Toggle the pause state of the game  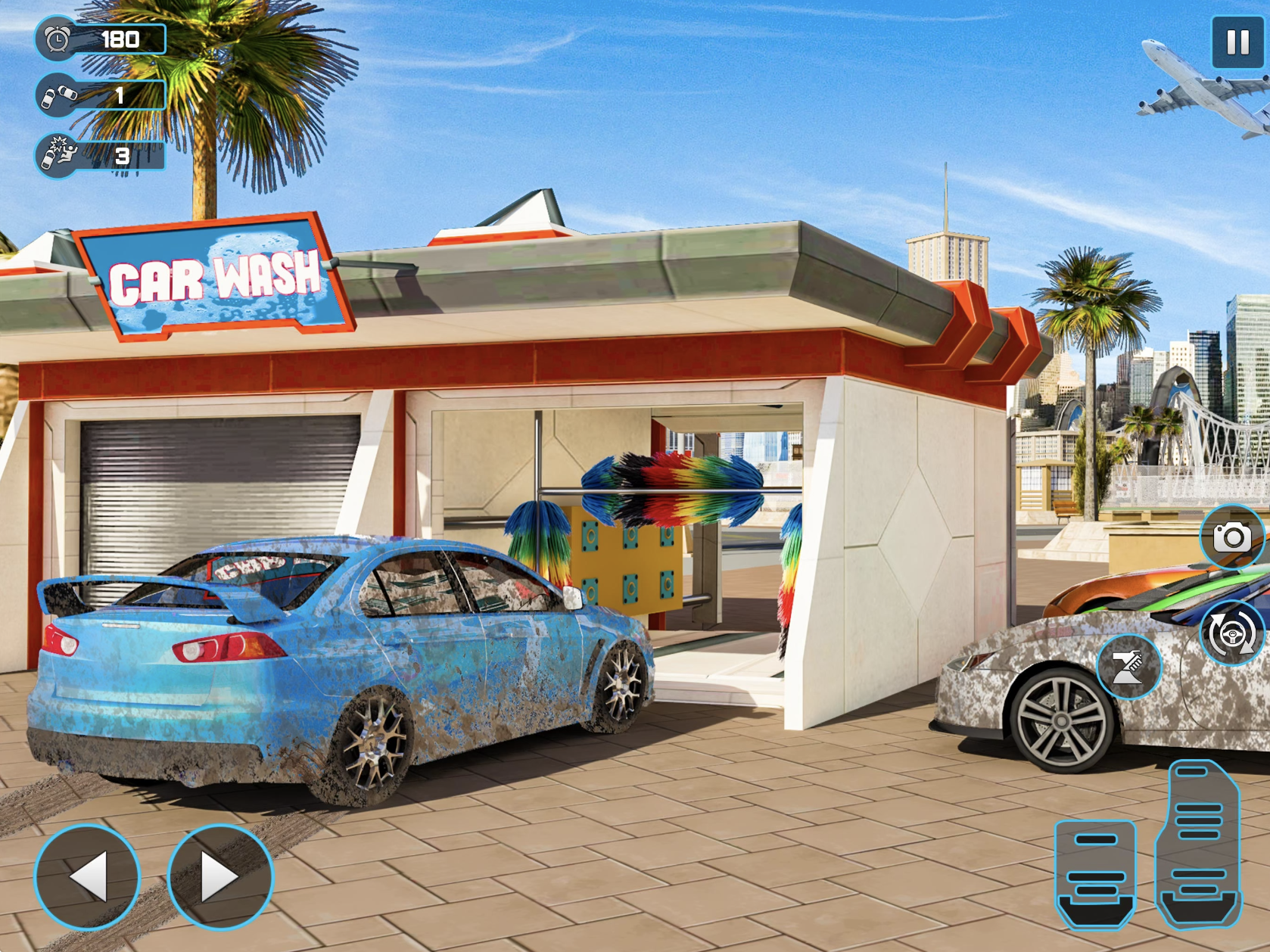[1238, 42]
